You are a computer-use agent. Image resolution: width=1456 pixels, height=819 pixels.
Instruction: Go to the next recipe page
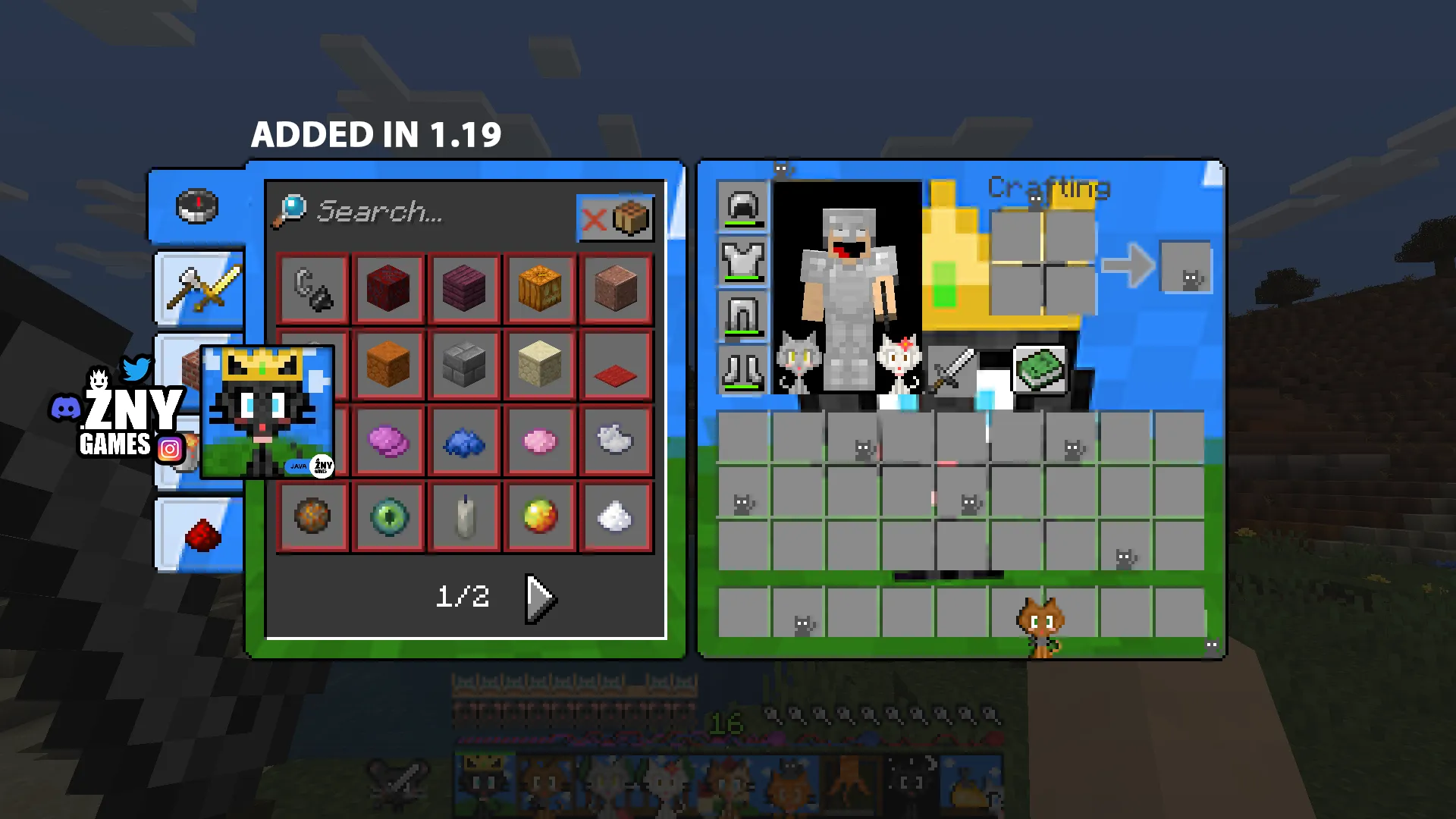point(539,598)
